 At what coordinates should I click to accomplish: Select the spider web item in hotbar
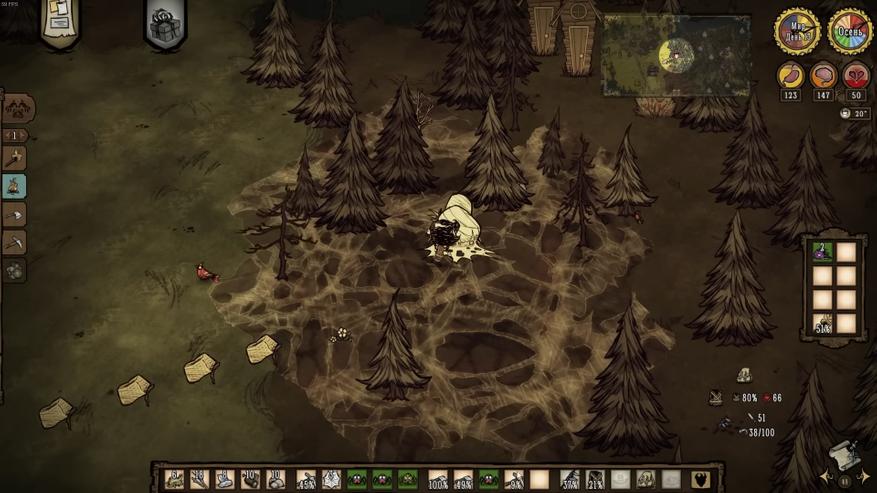pos(331,479)
